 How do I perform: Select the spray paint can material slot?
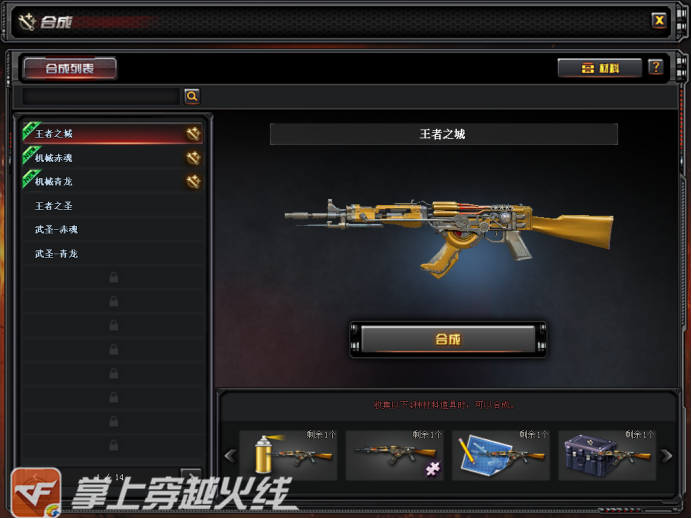290,455
